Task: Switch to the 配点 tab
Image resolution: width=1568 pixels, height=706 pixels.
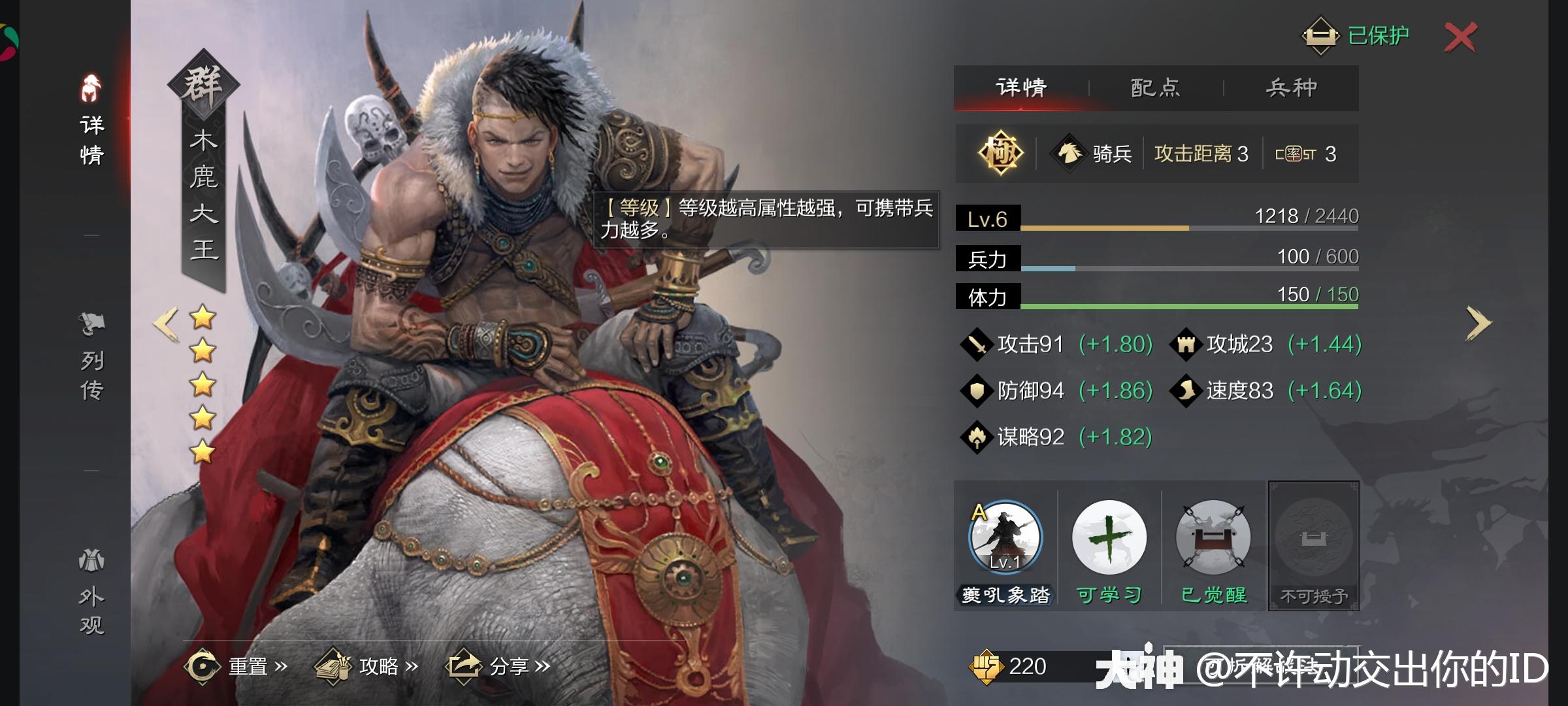Action: pos(1153,88)
